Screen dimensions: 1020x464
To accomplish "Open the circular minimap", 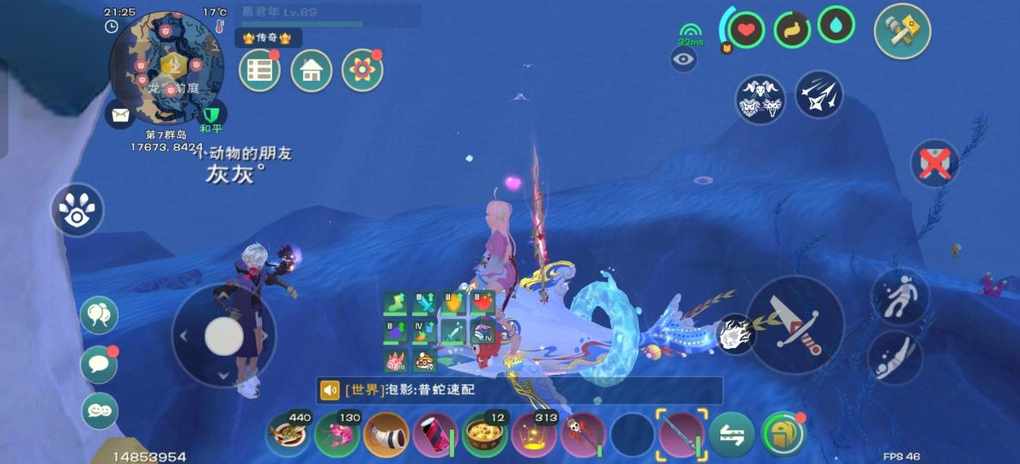I will (165, 67).
